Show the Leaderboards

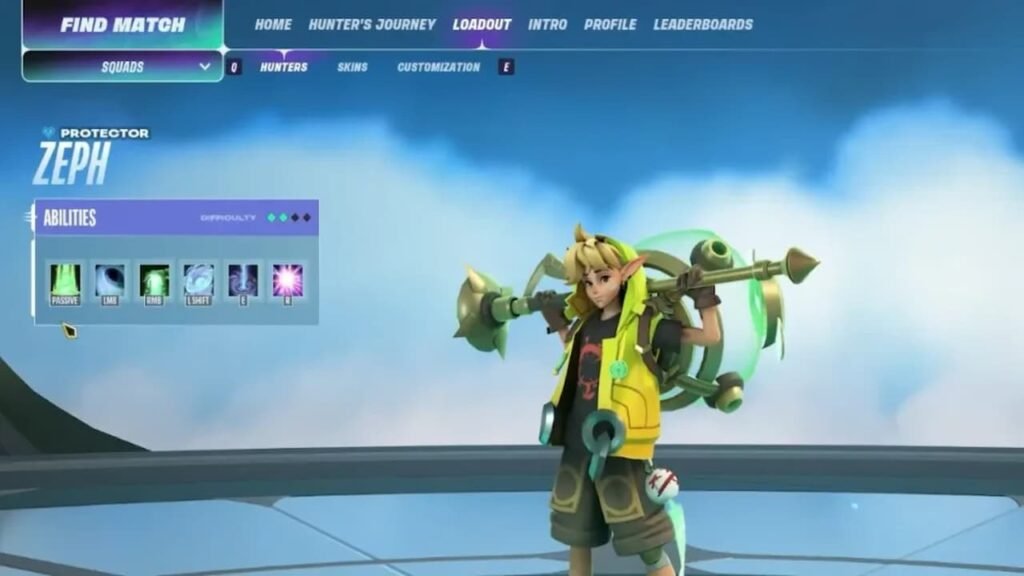point(703,24)
